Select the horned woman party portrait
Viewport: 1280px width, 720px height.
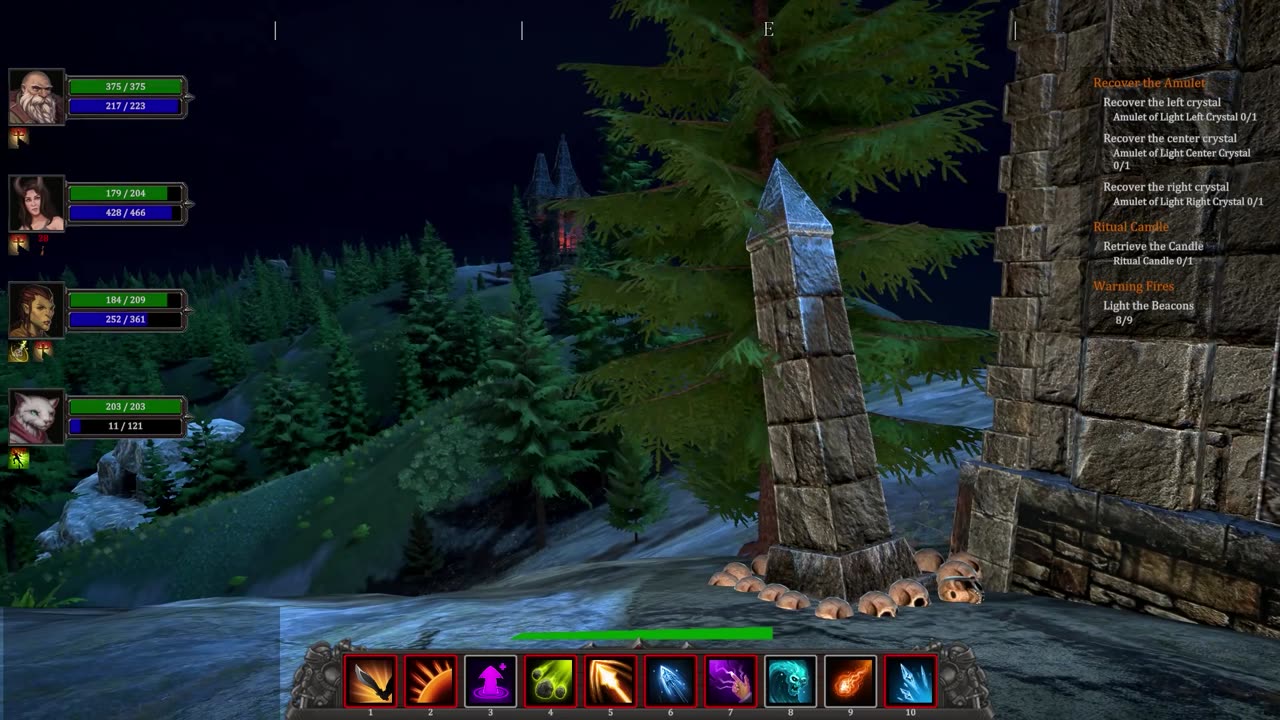pyautogui.click(x=37, y=203)
